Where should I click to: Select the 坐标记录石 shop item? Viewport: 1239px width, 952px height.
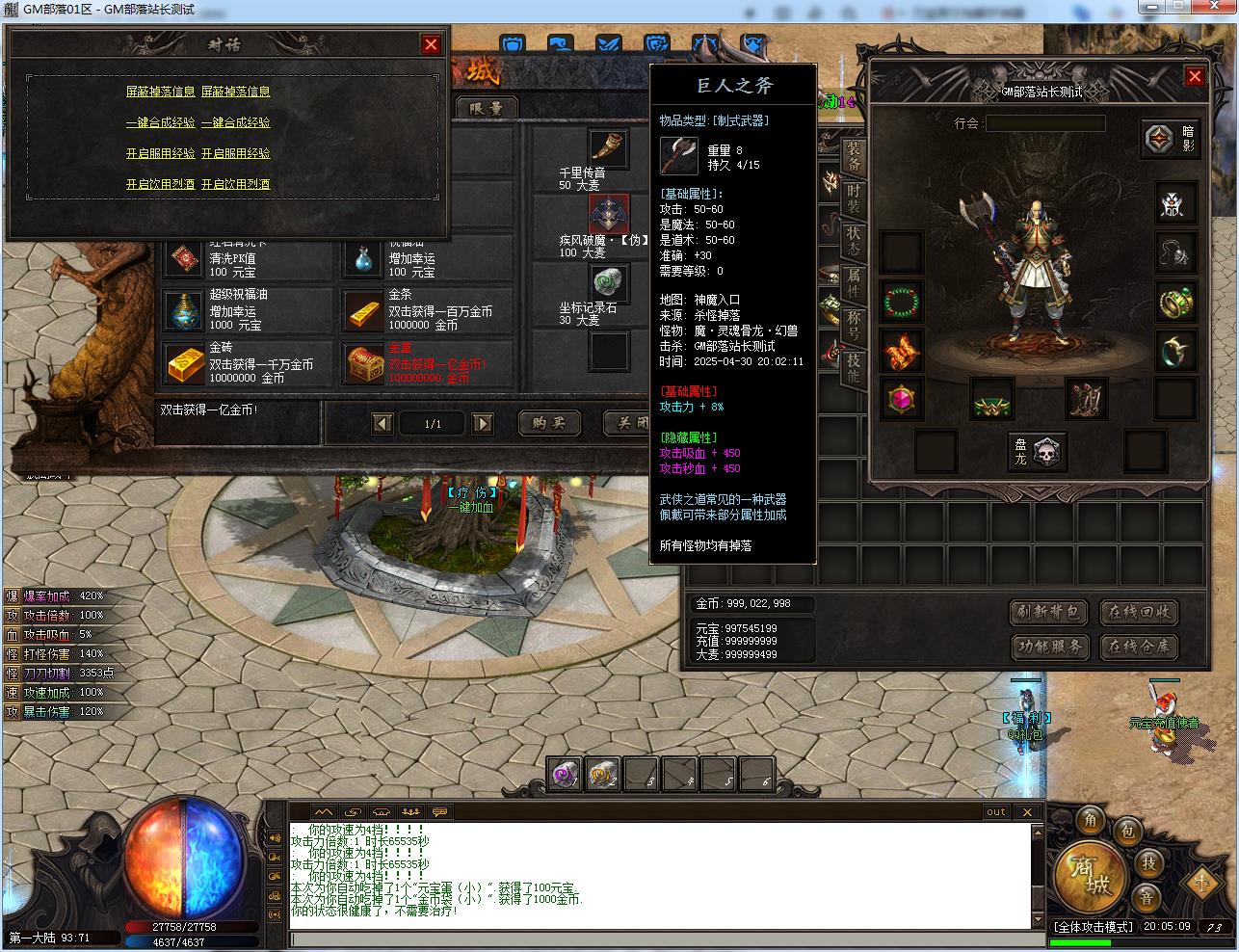tap(610, 285)
